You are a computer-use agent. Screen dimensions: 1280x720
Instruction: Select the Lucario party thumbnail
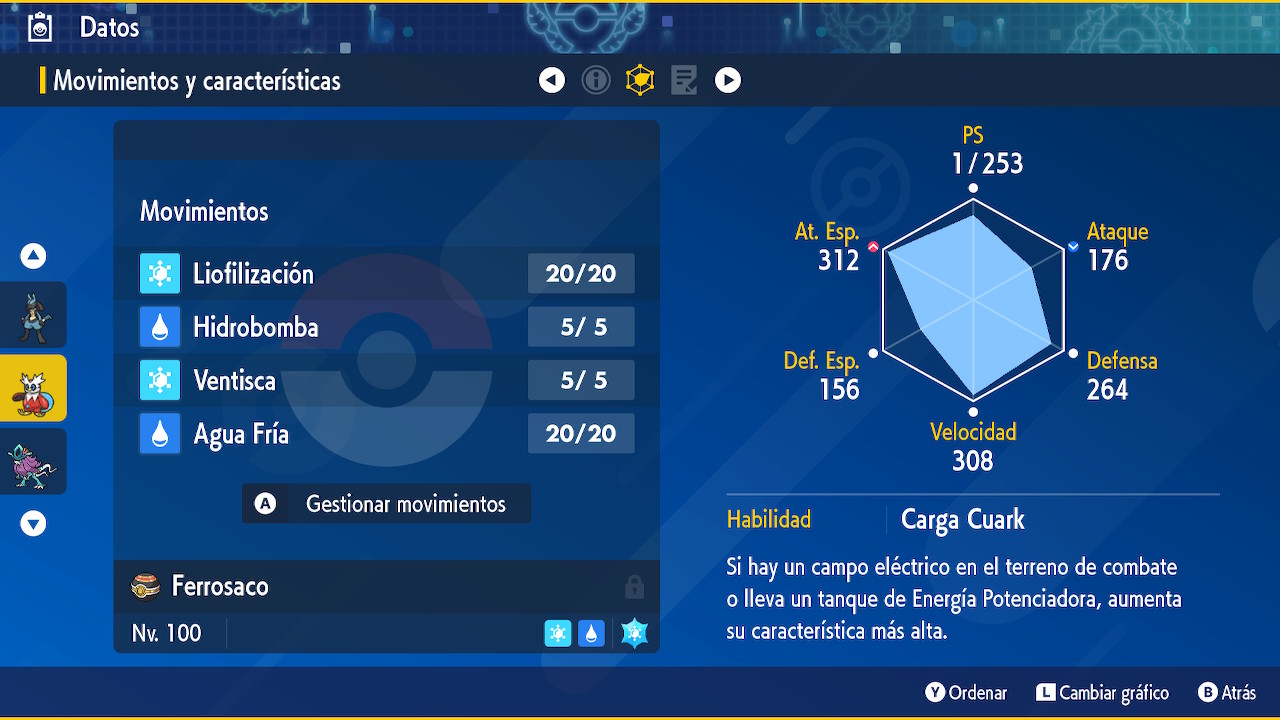[x=34, y=315]
